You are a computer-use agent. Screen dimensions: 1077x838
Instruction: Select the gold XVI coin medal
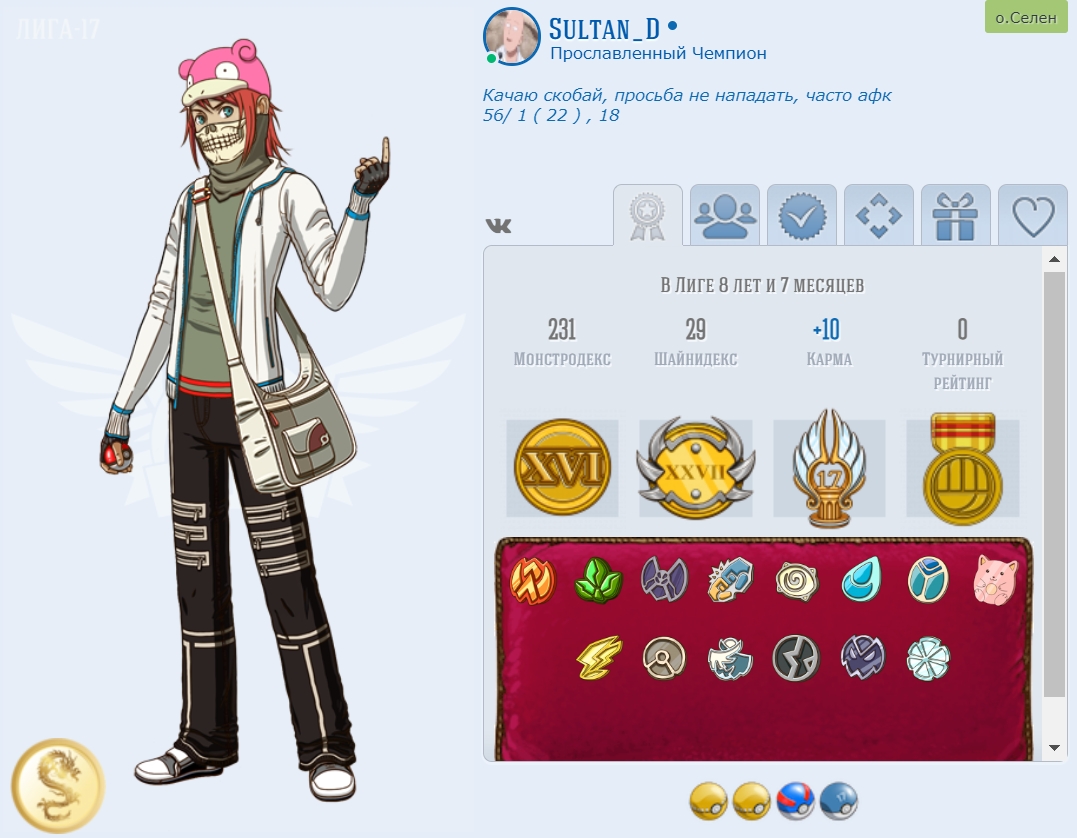pos(562,469)
